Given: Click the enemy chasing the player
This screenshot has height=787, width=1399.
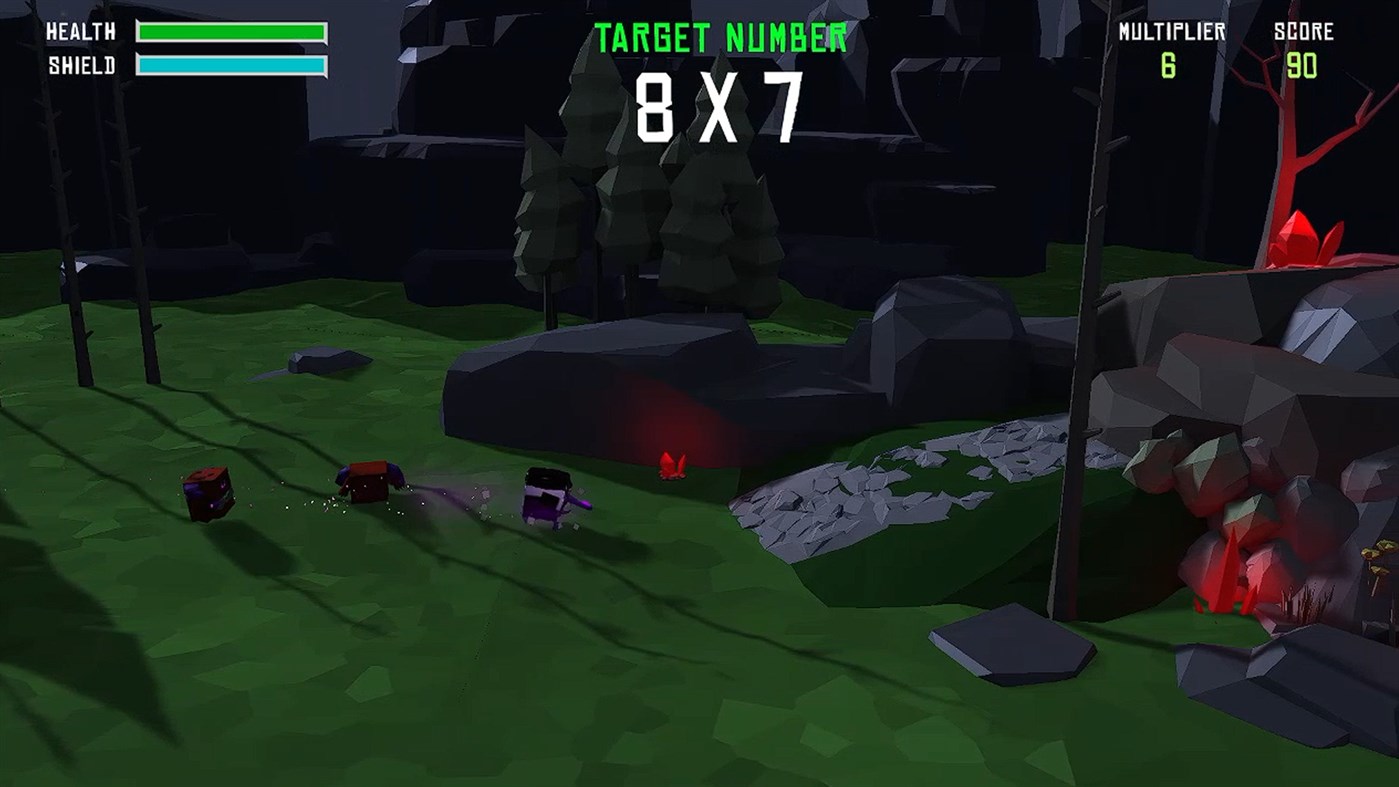Looking at the screenshot, I should pos(370,482).
